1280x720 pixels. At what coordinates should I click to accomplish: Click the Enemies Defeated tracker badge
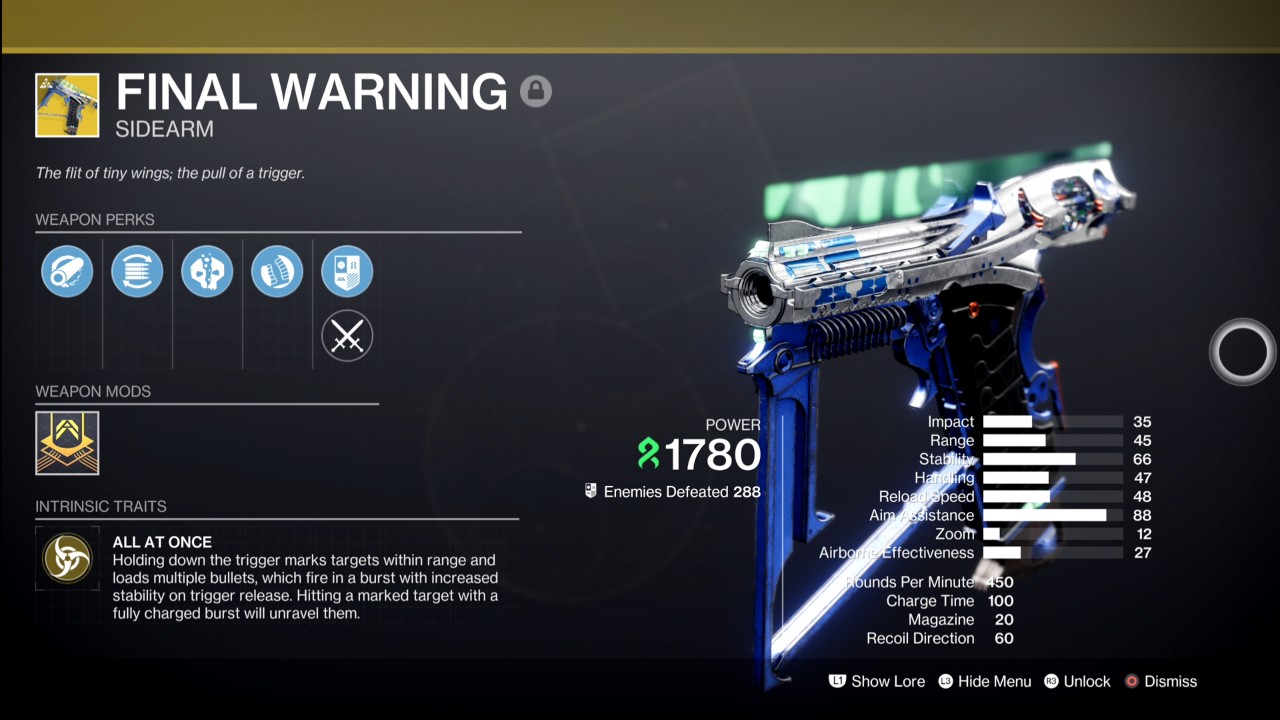pos(589,492)
